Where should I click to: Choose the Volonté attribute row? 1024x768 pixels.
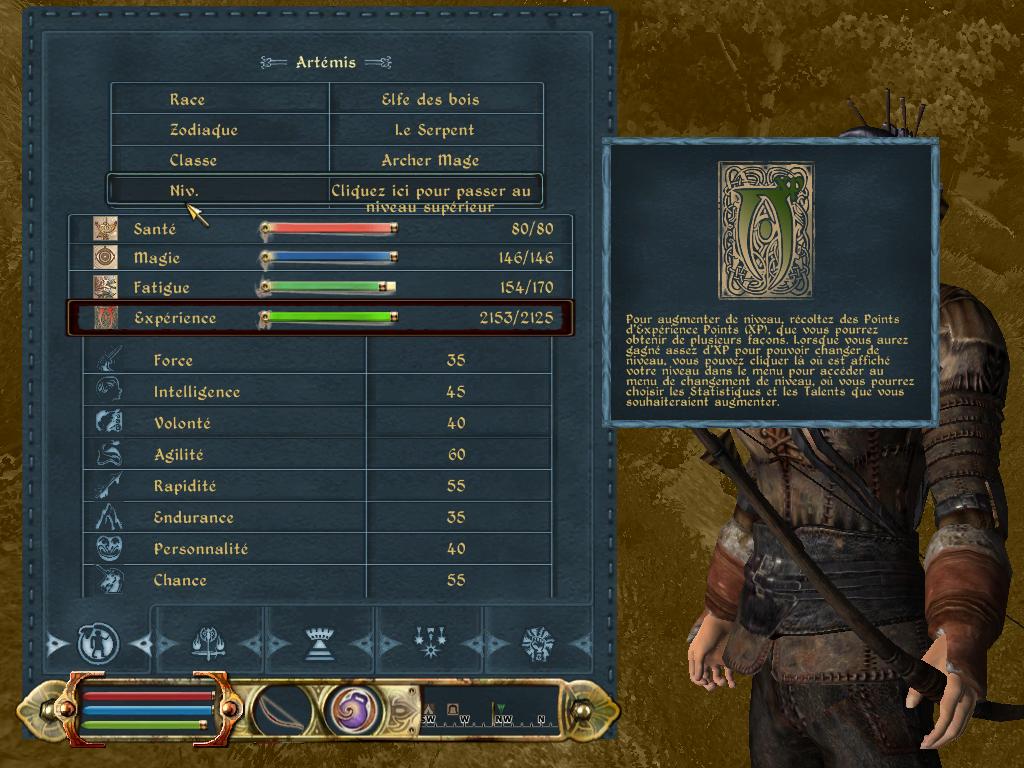[318, 423]
